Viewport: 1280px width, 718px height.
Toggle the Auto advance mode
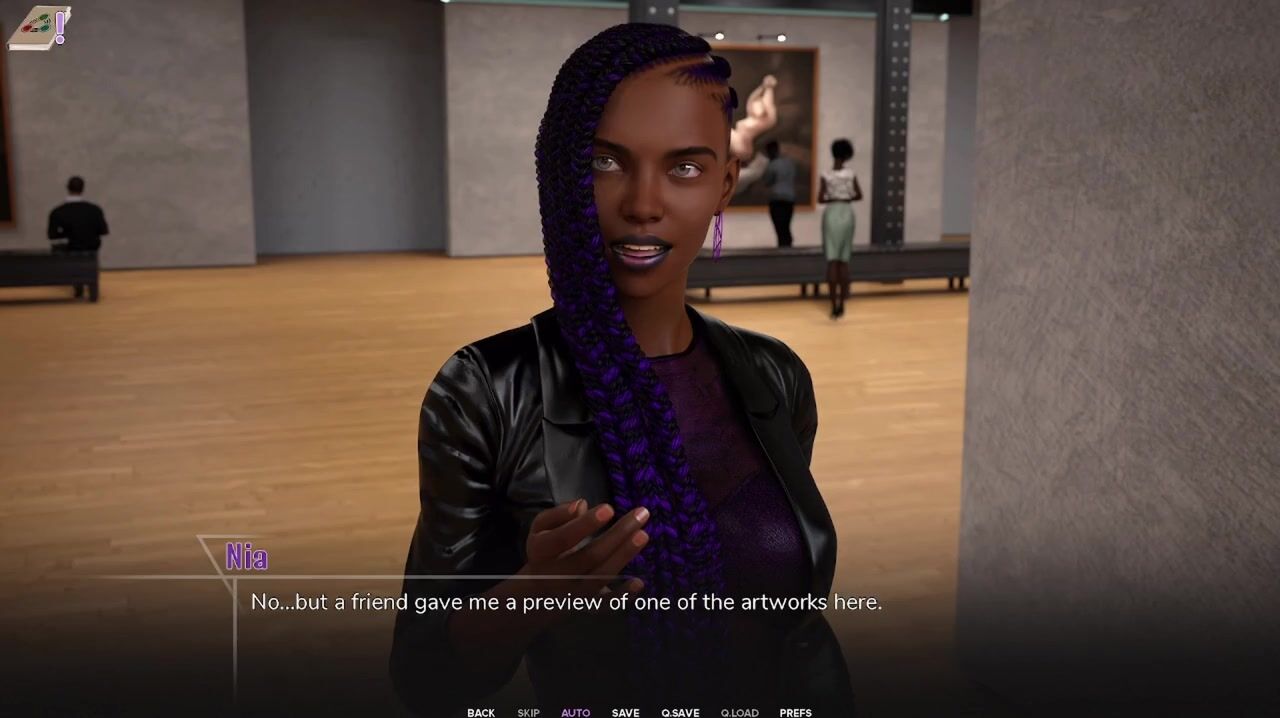point(575,712)
